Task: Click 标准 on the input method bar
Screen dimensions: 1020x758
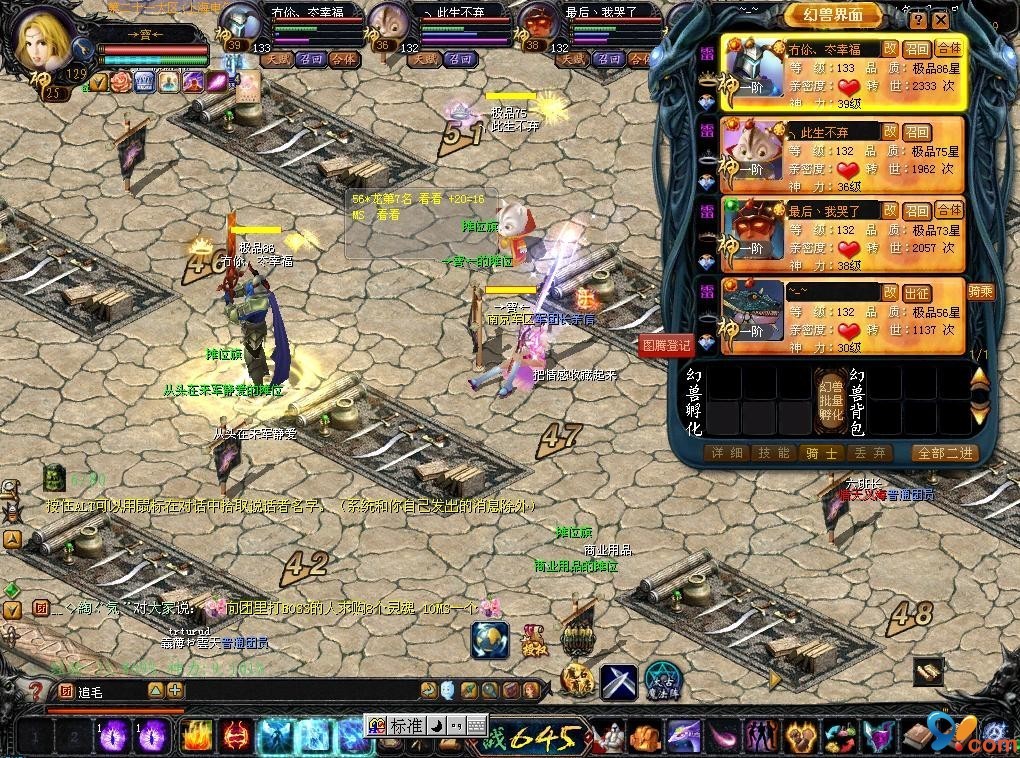Action: pos(406,726)
